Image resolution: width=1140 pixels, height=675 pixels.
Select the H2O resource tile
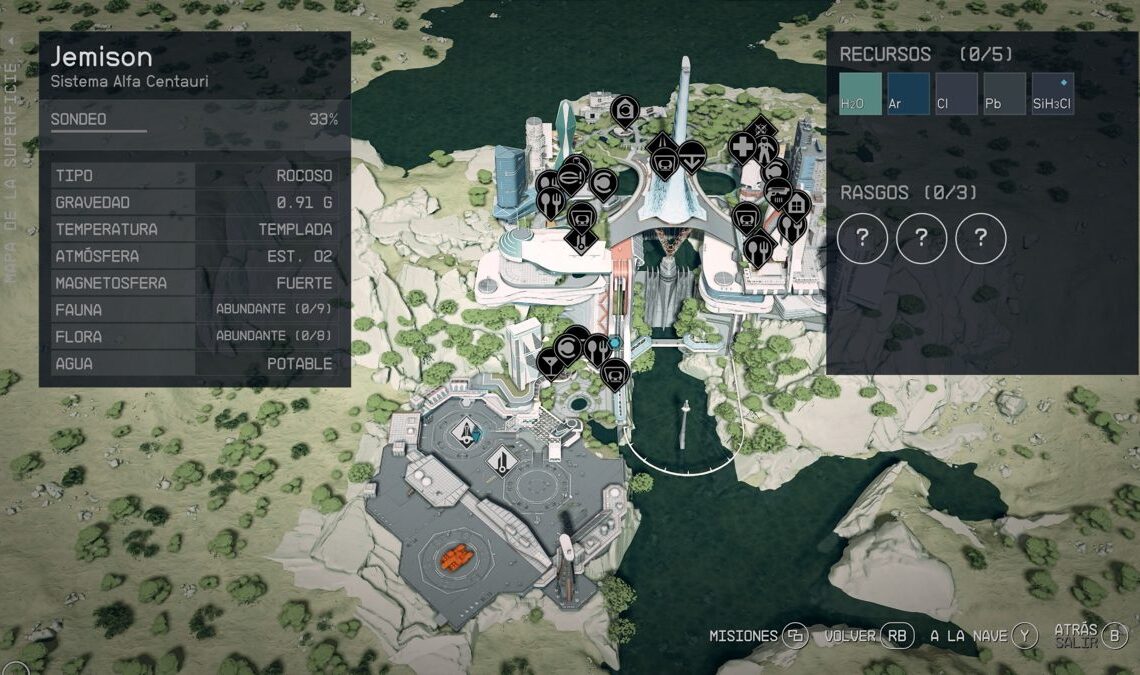860,94
